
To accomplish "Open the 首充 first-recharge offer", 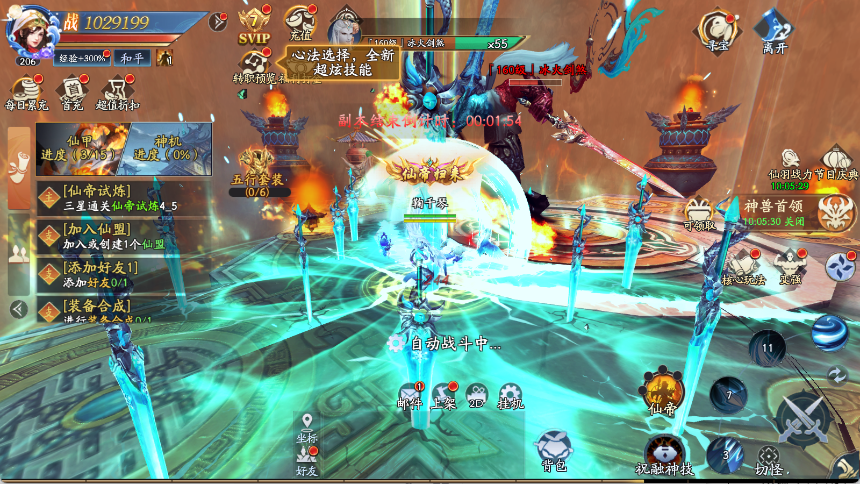I will pos(72,90).
